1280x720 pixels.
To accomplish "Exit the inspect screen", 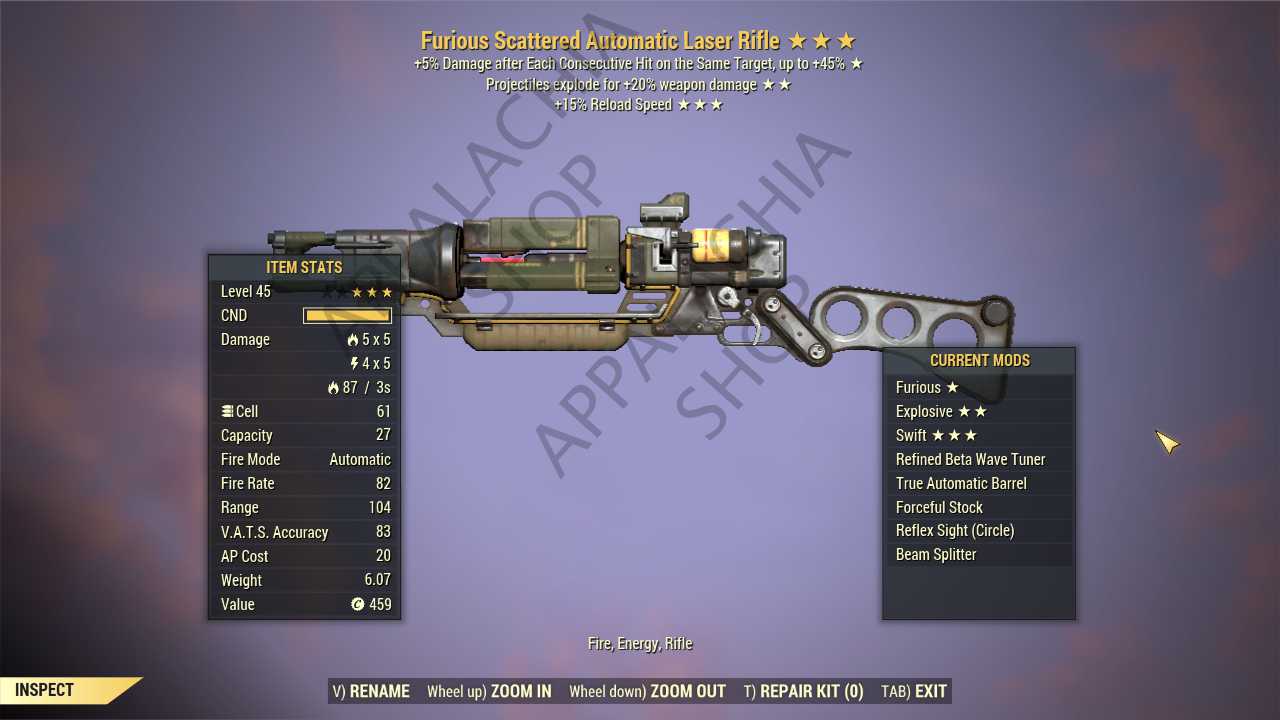I will 914,691.
